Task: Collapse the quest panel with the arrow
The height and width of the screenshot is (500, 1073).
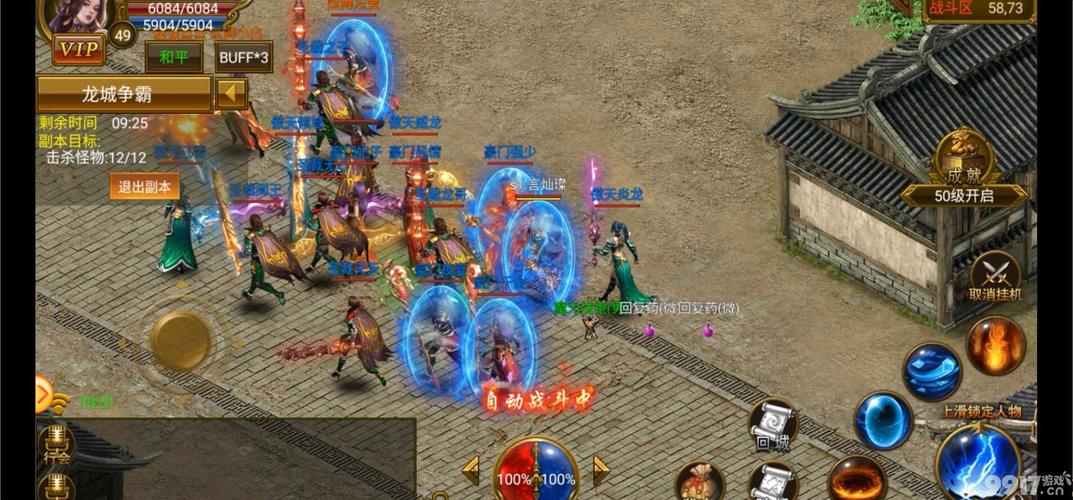Action: (231, 94)
